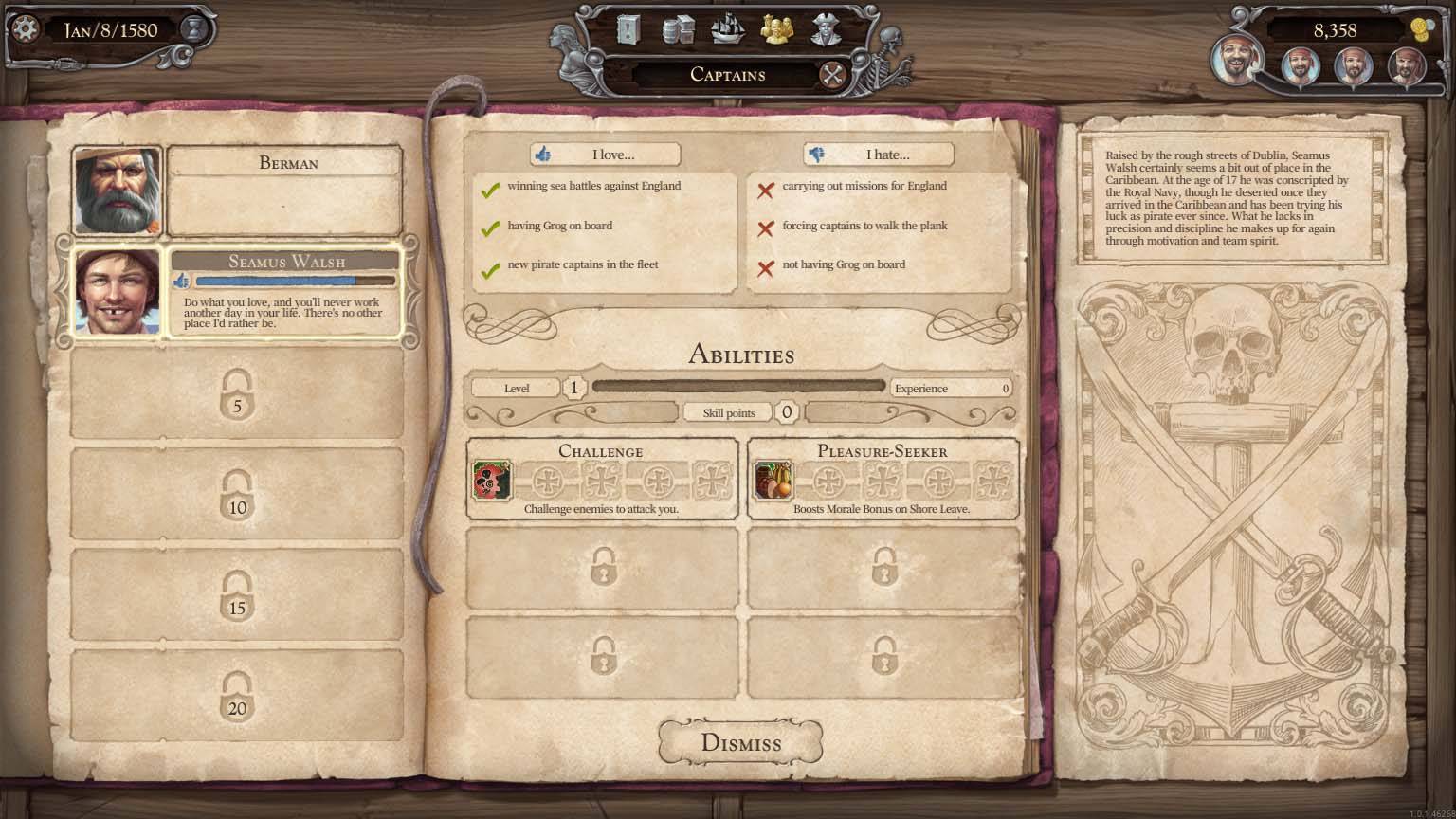Image resolution: width=1456 pixels, height=819 pixels.
Task: Select captain Berman from the list
Action: click(237, 191)
